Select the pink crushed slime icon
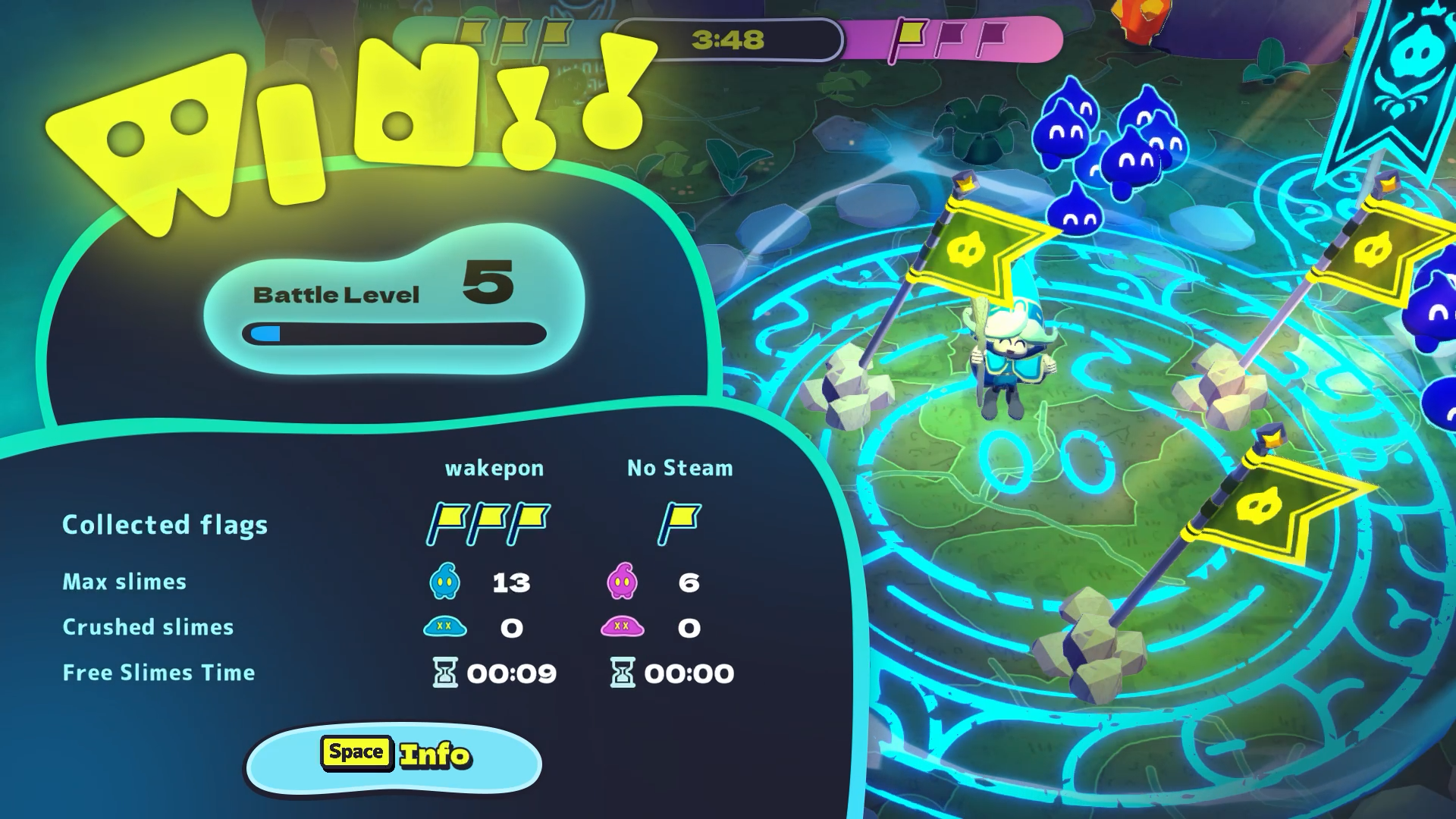This screenshot has height=819, width=1456. point(623,627)
